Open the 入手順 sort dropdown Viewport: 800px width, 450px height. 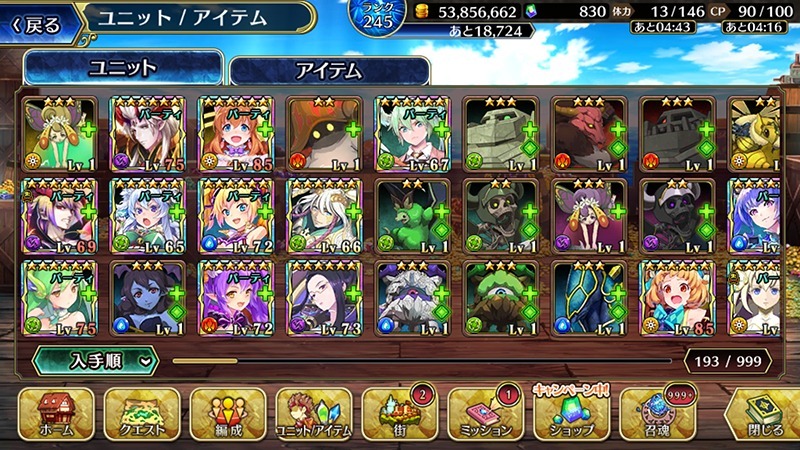click(x=96, y=359)
